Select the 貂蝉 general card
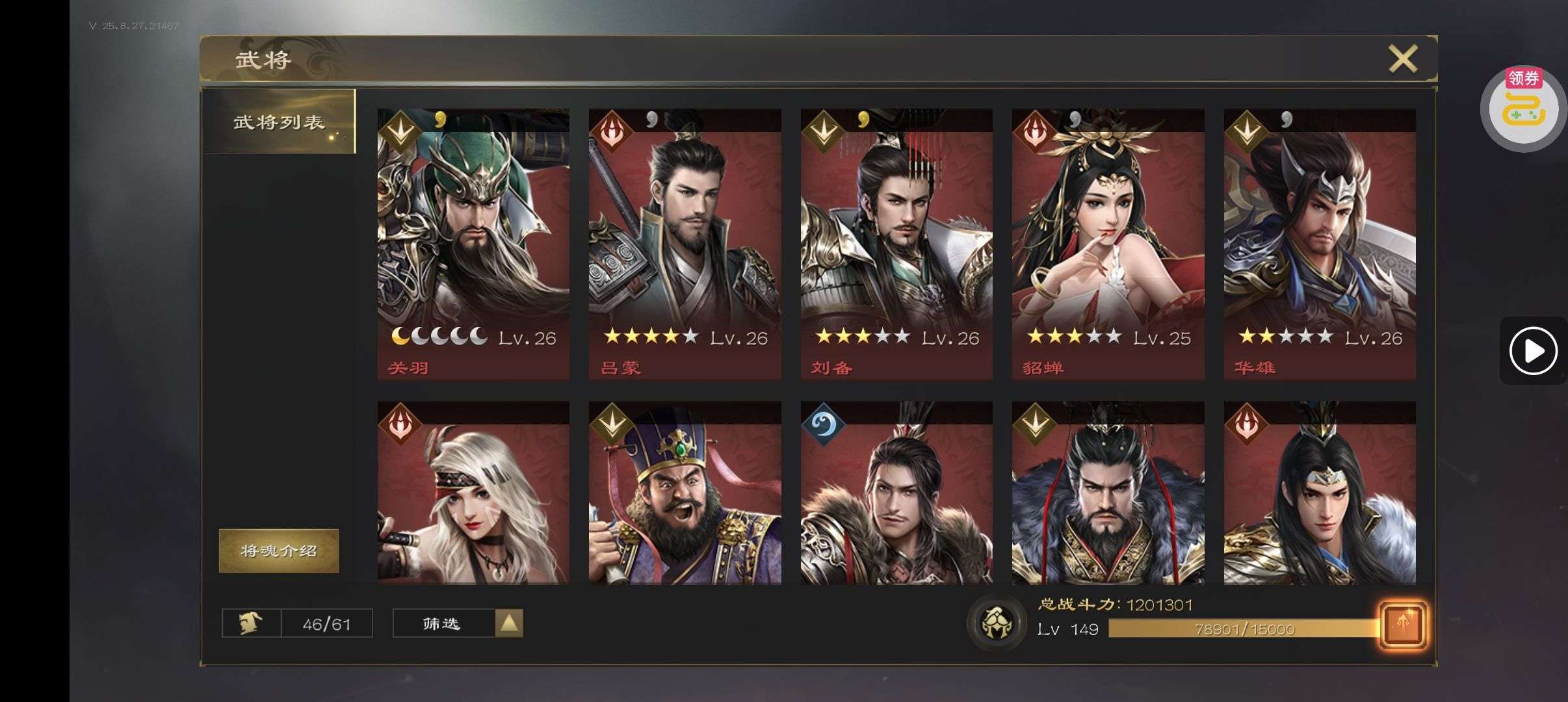This screenshot has width=1568, height=702. [x=1108, y=244]
